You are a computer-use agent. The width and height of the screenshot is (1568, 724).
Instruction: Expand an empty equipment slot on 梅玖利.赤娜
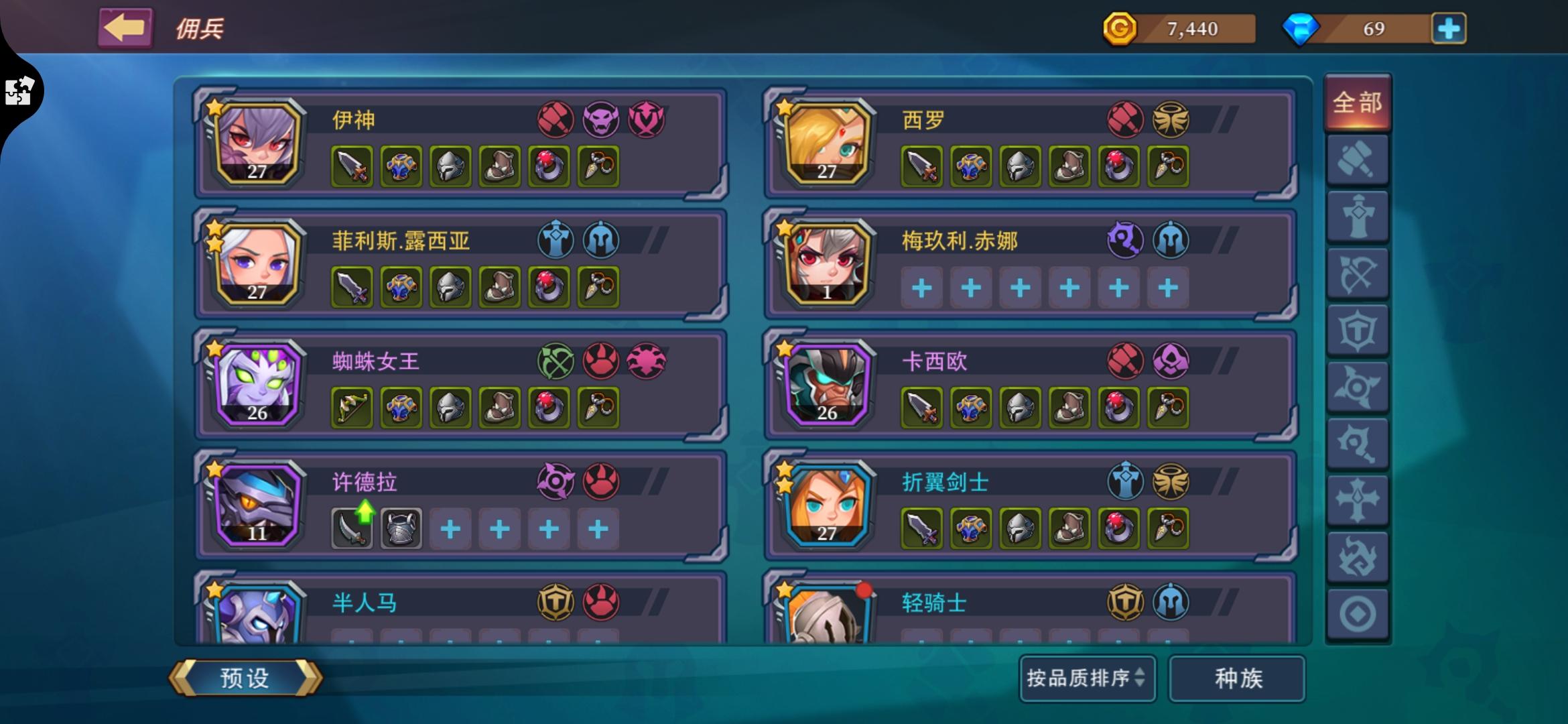point(921,287)
